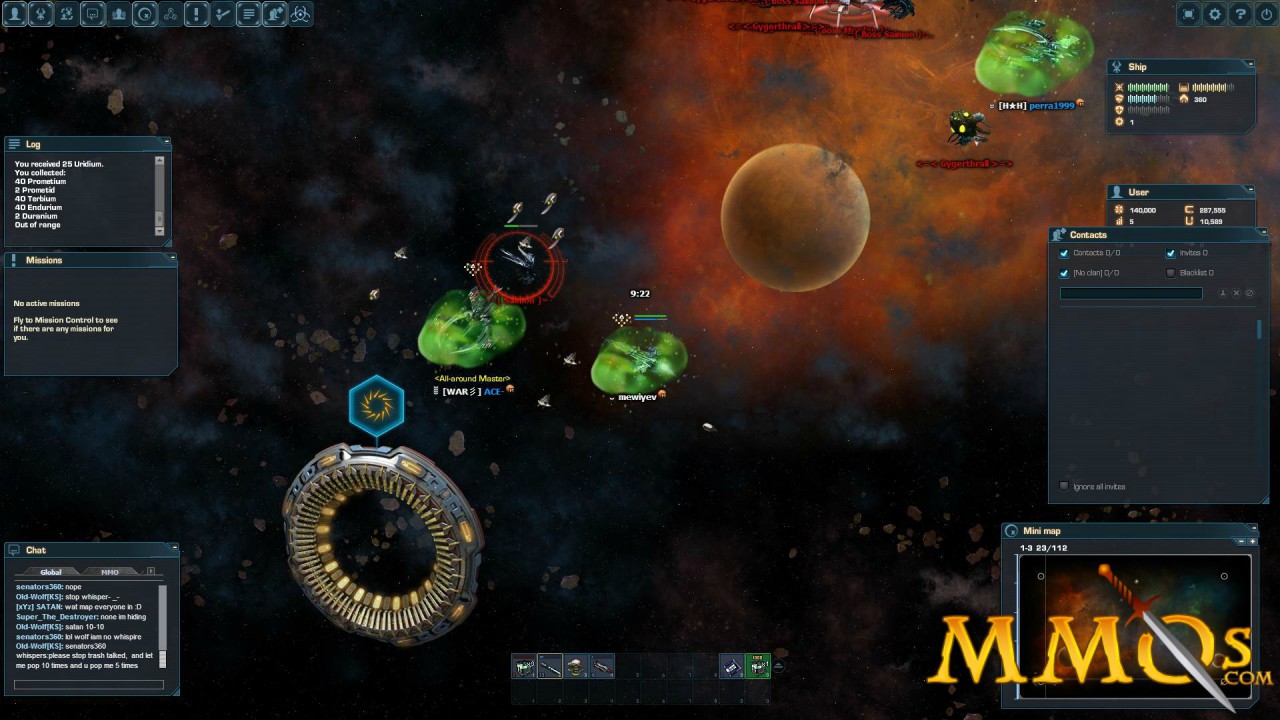Viewport: 1280px width, 720px height.
Task: Uncheck the Invites filter checkbox
Action: [1171, 254]
